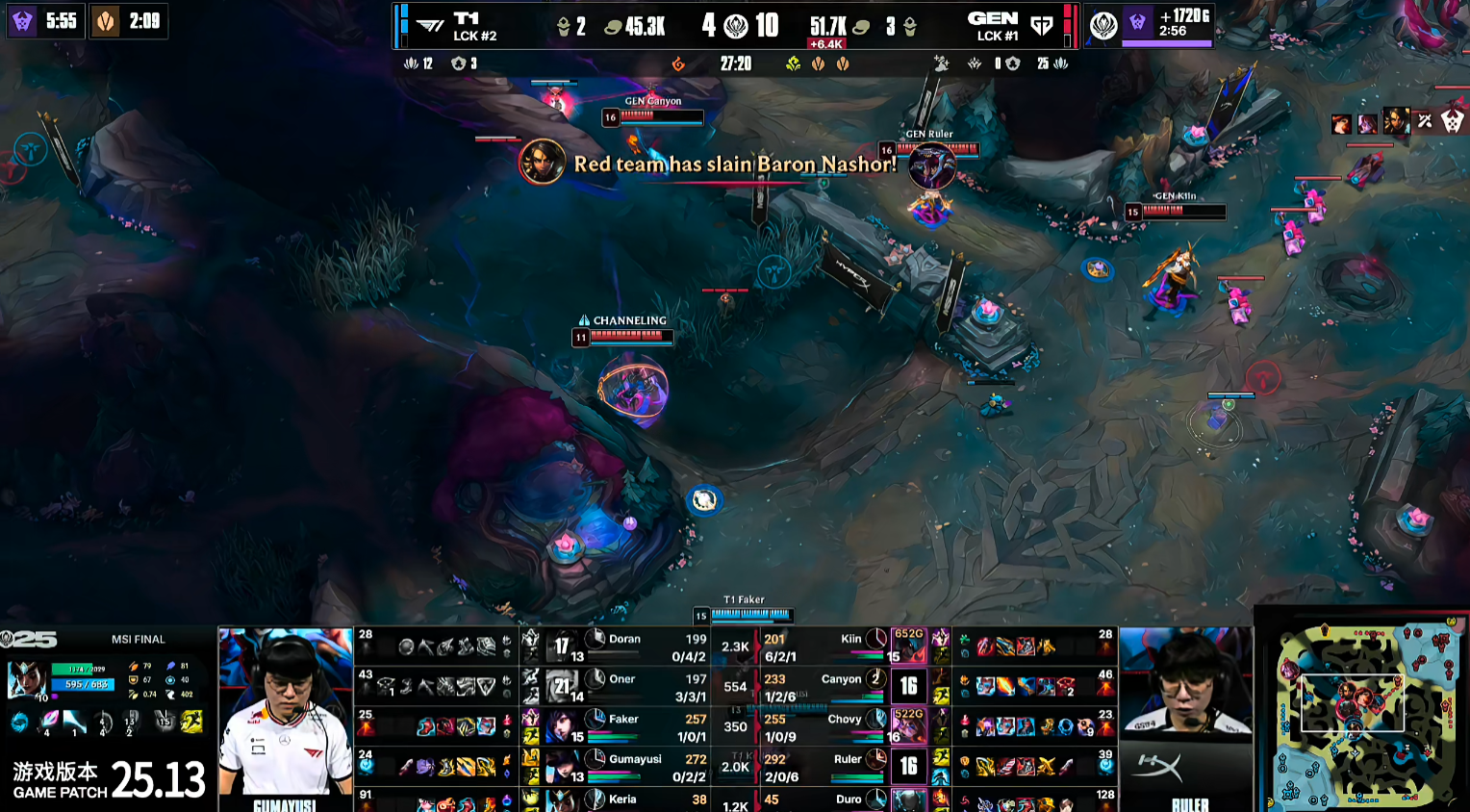Click the T1 team logo in header

pos(429,26)
